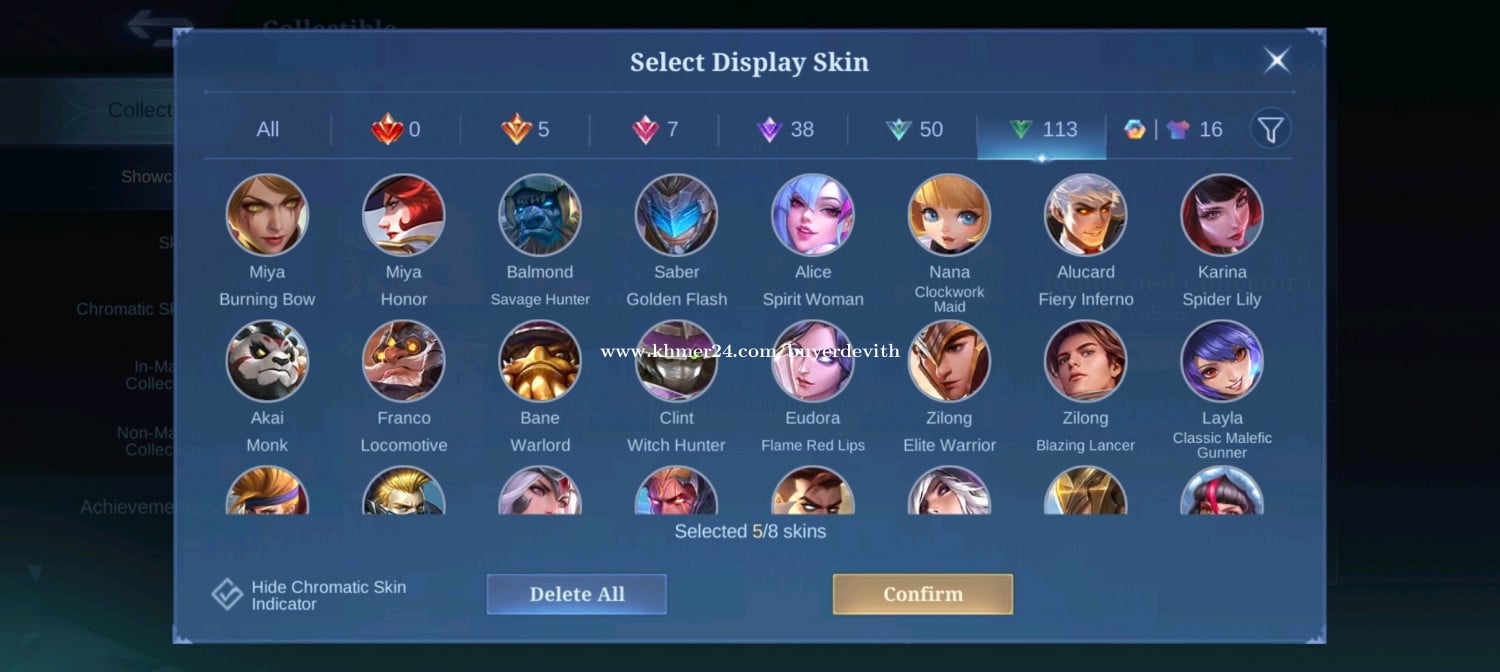Open the filter funnel options
The image size is (1500, 672).
coord(1270,129)
